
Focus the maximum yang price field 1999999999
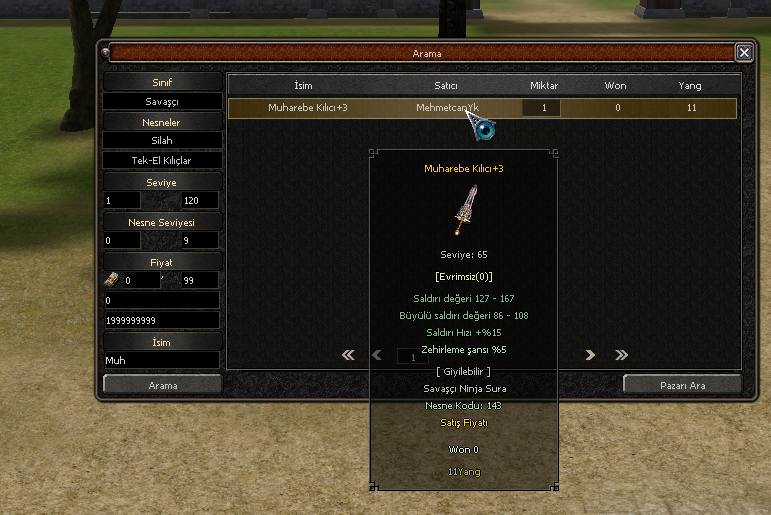click(162, 319)
